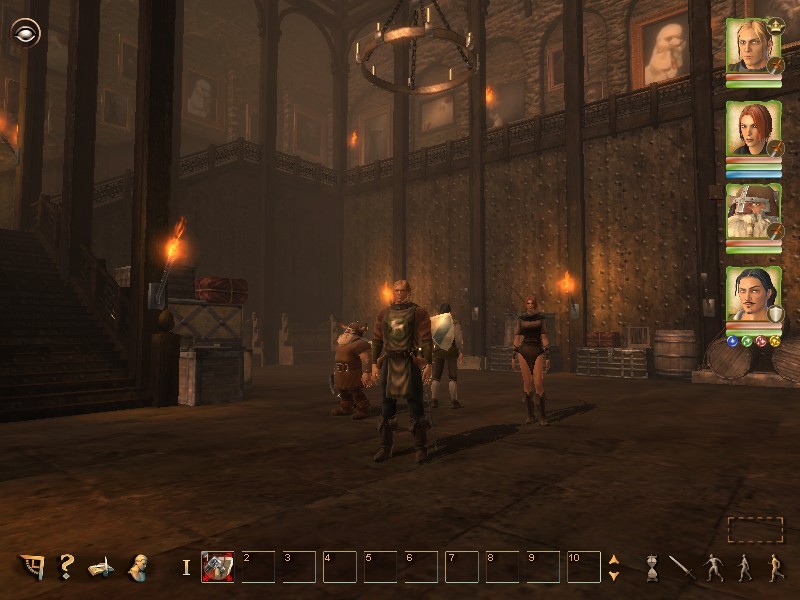Click the shield icon on the mustached man
Screen dimensions: 800x600
[776, 315]
